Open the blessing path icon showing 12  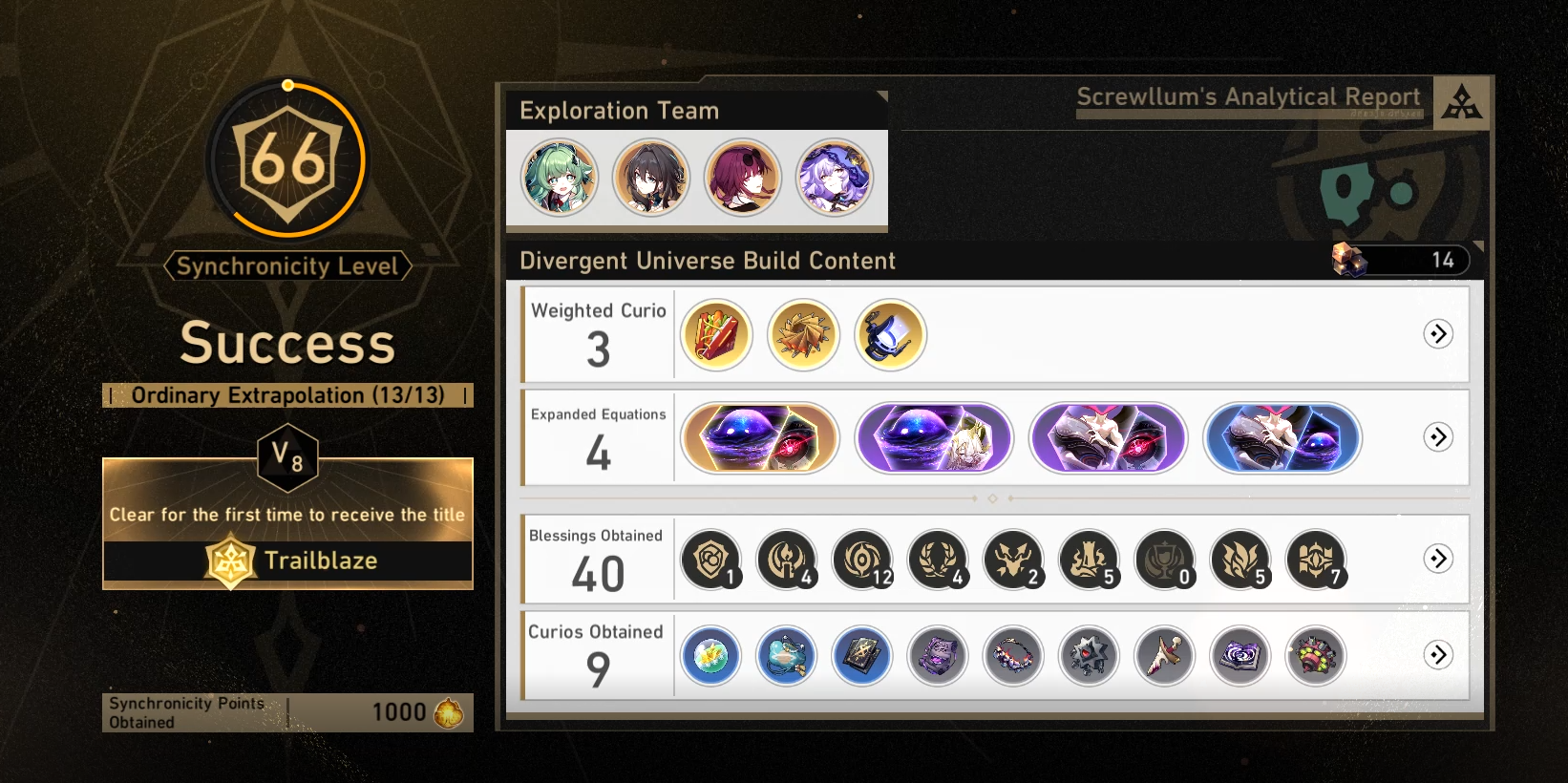862,560
